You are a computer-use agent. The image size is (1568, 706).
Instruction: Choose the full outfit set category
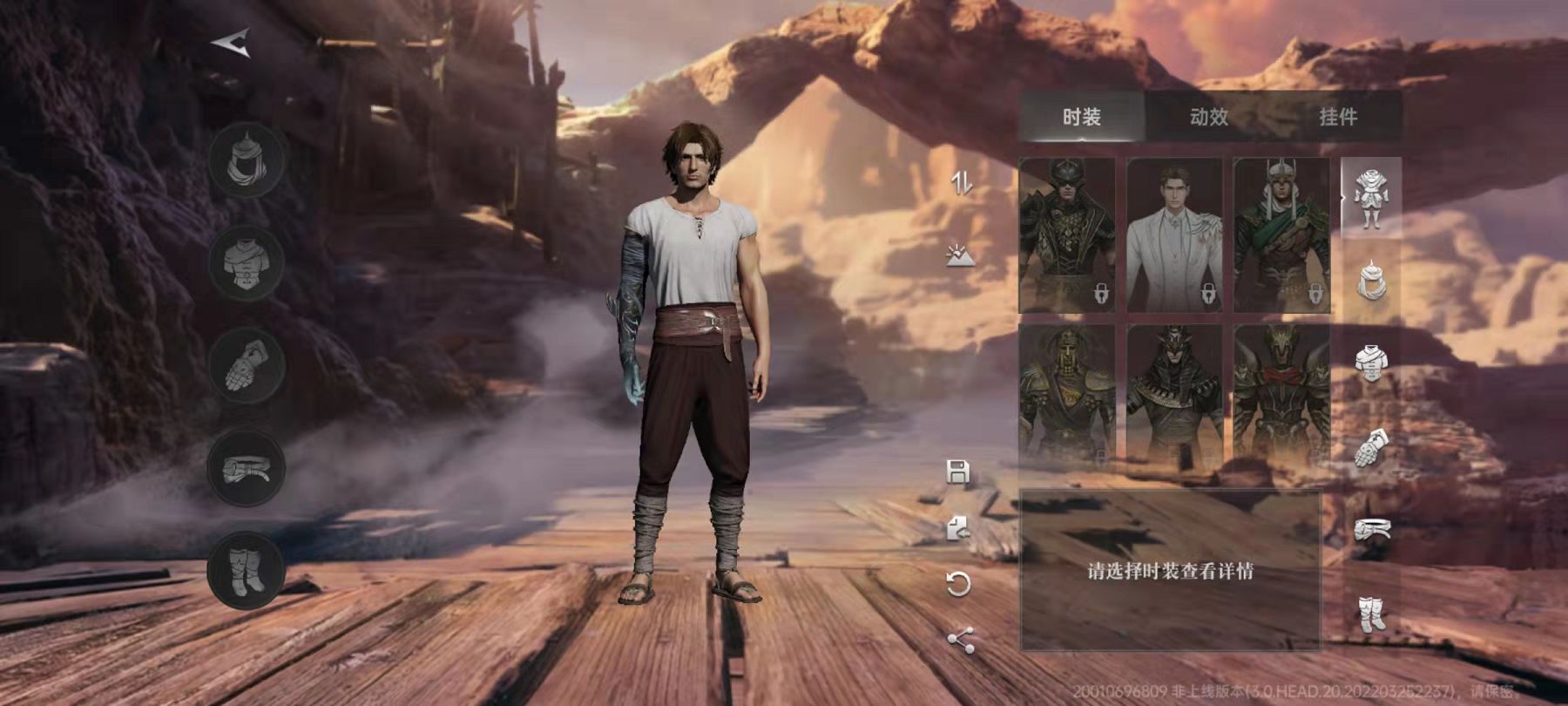coord(1370,198)
